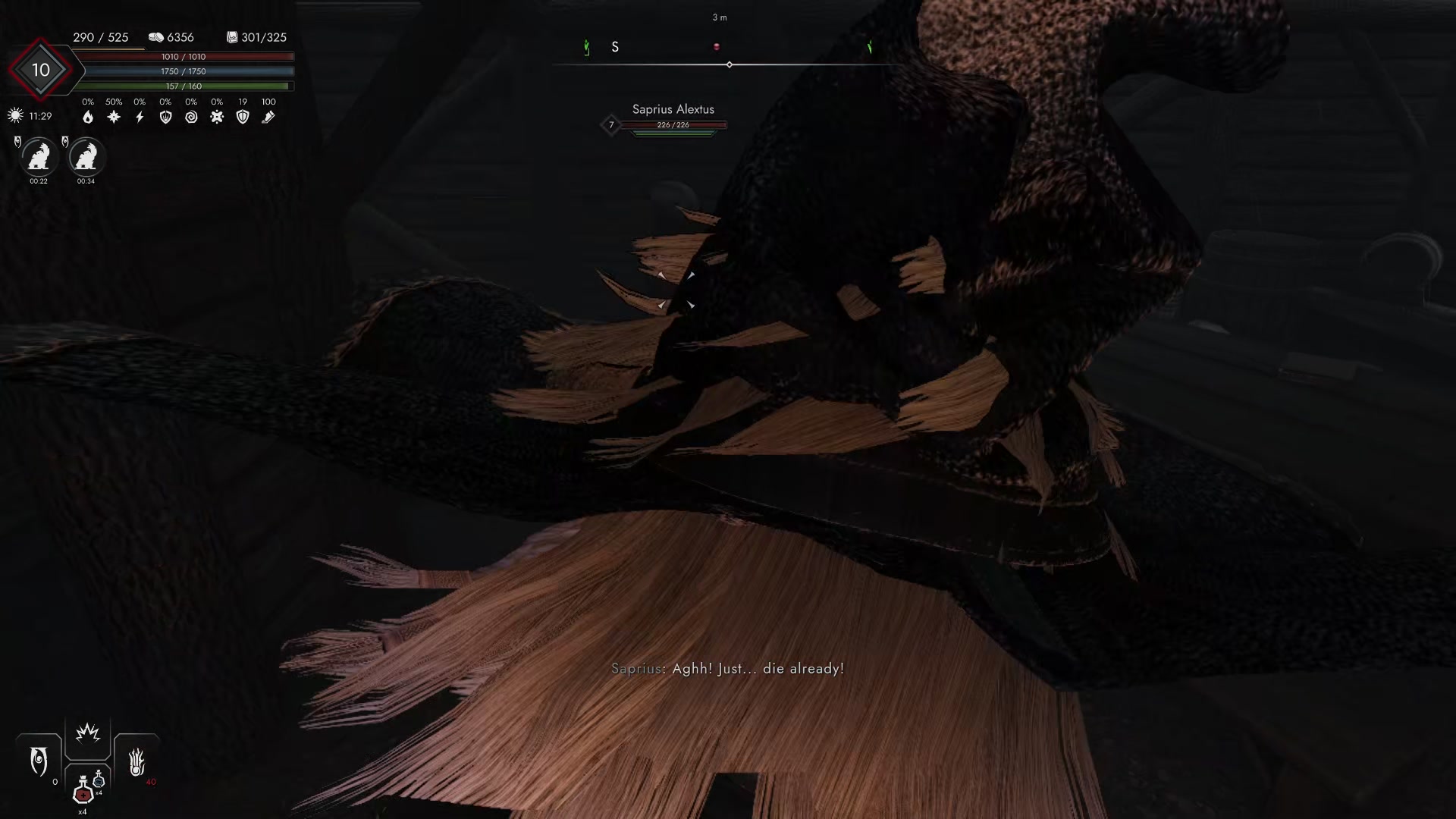Click the gold coins icon beside 6356
Screen dimensions: 1456x819
[155, 37]
